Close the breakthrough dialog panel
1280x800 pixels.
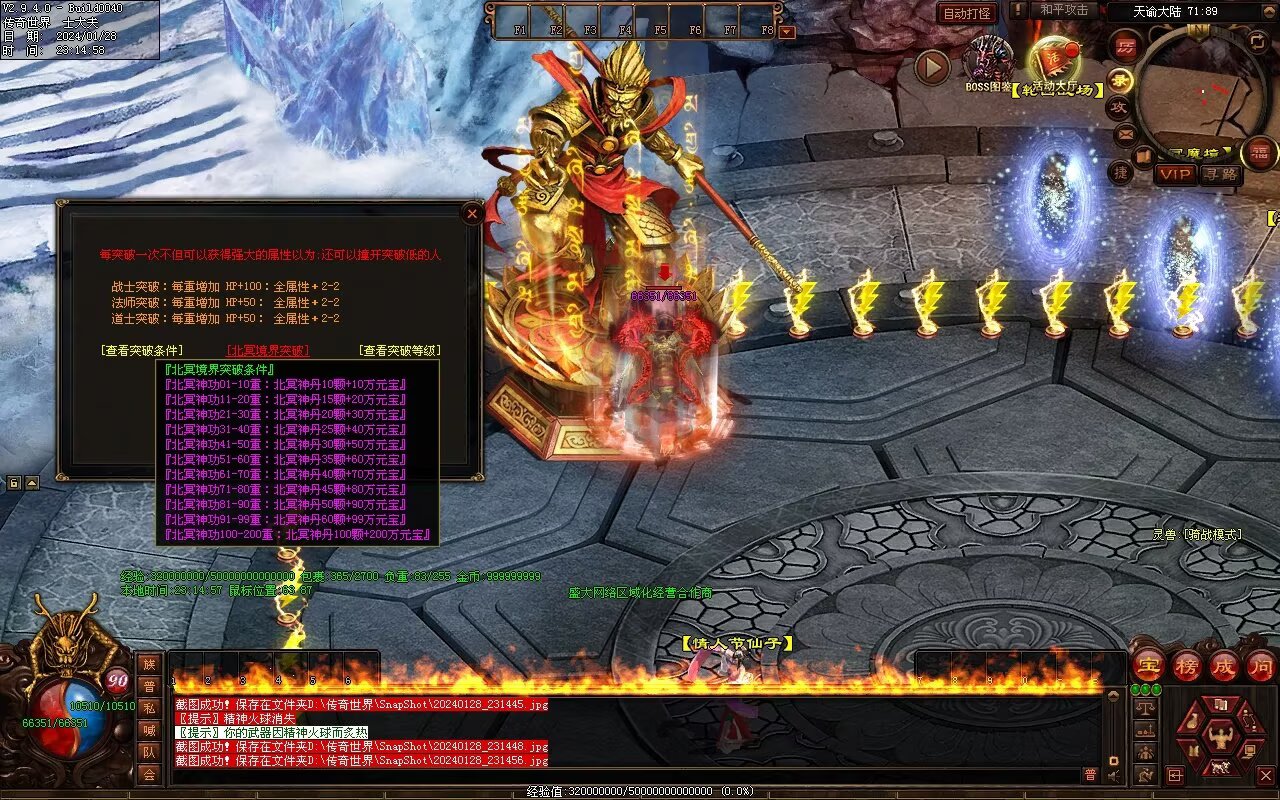click(x=472, y=213)
